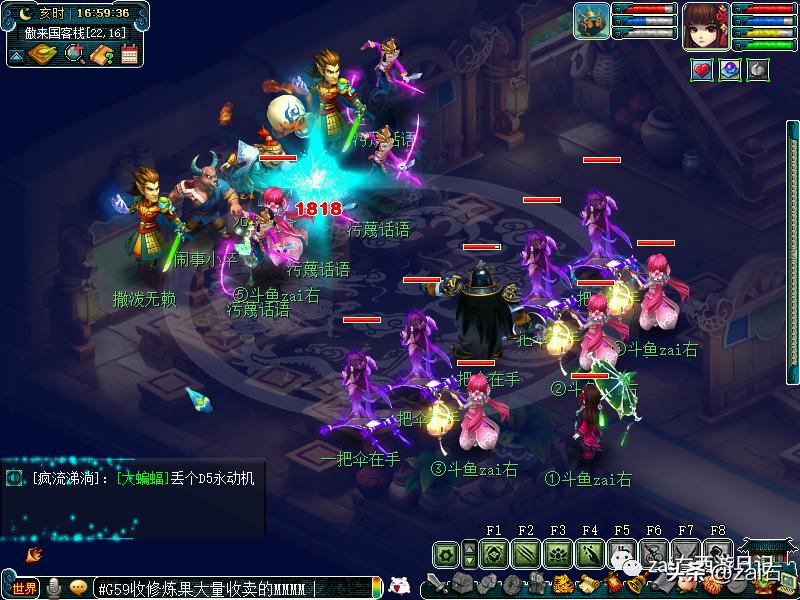Select the blue orb buff icon

[x=731, y=71]
